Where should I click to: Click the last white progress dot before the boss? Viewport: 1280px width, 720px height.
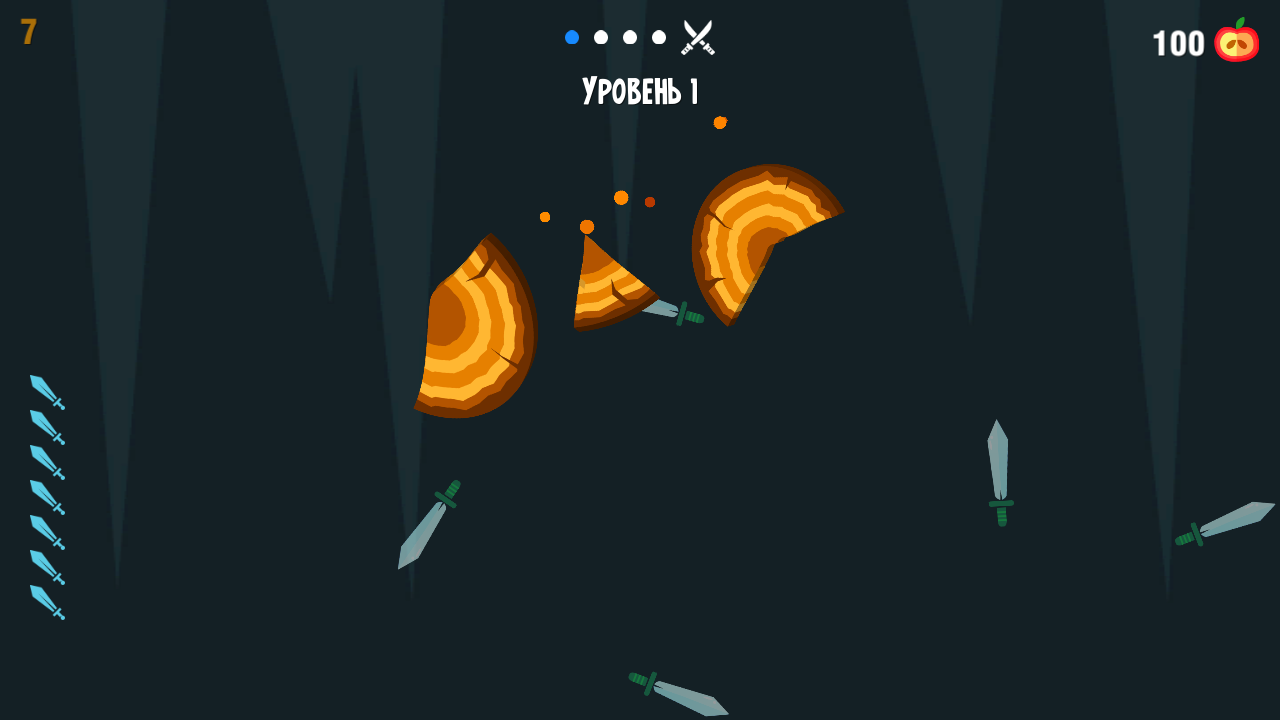click(658, 36)
